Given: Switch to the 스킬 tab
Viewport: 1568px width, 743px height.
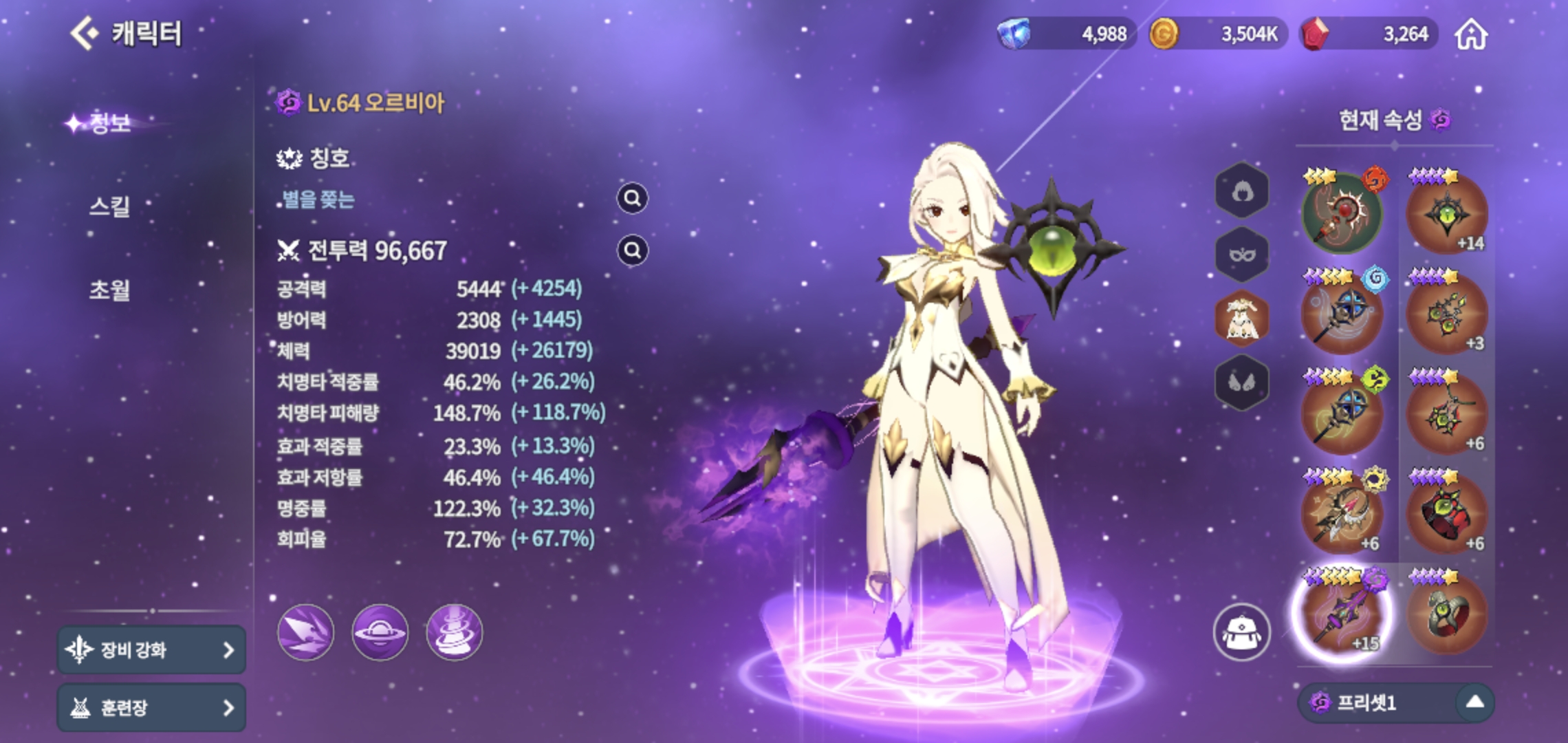Looking at the screenshot, I should 109,206.
